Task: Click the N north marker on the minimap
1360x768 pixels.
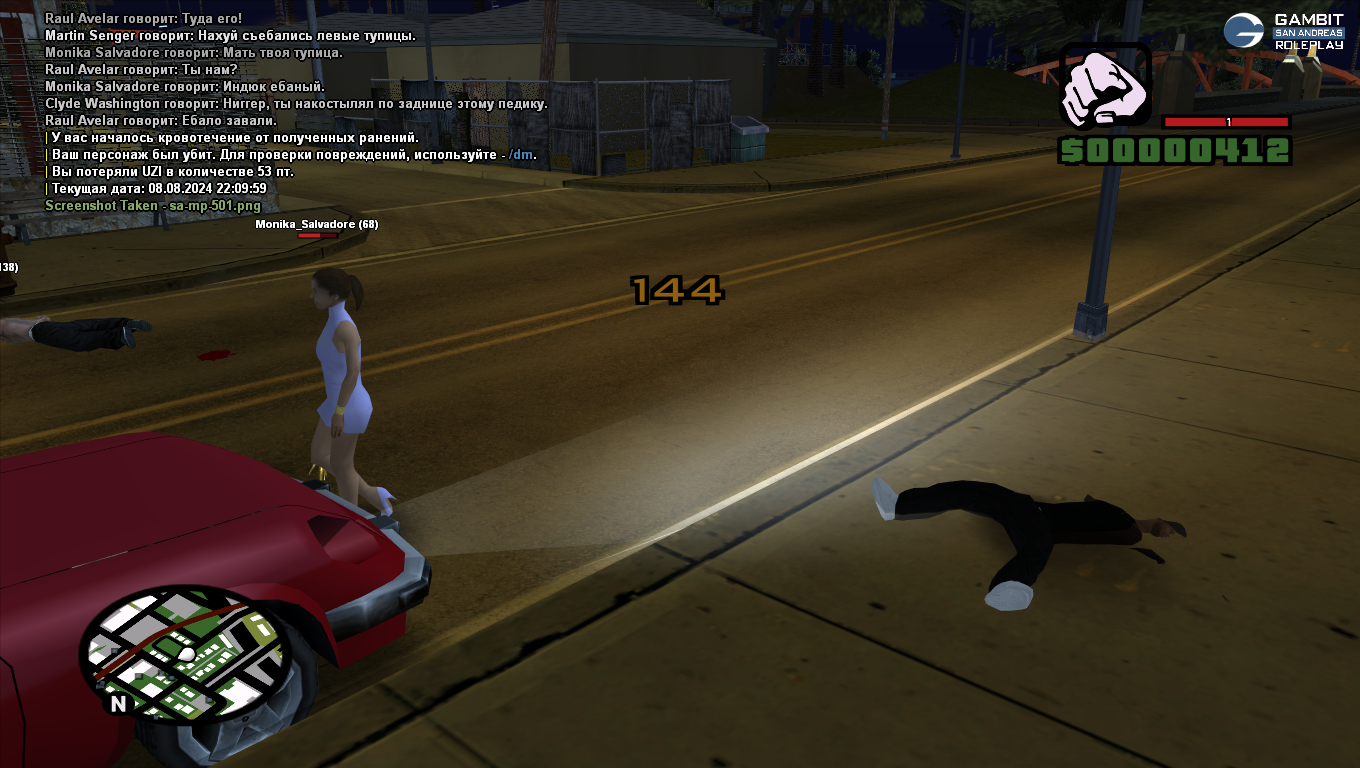Action: click(x=118, y=703)
